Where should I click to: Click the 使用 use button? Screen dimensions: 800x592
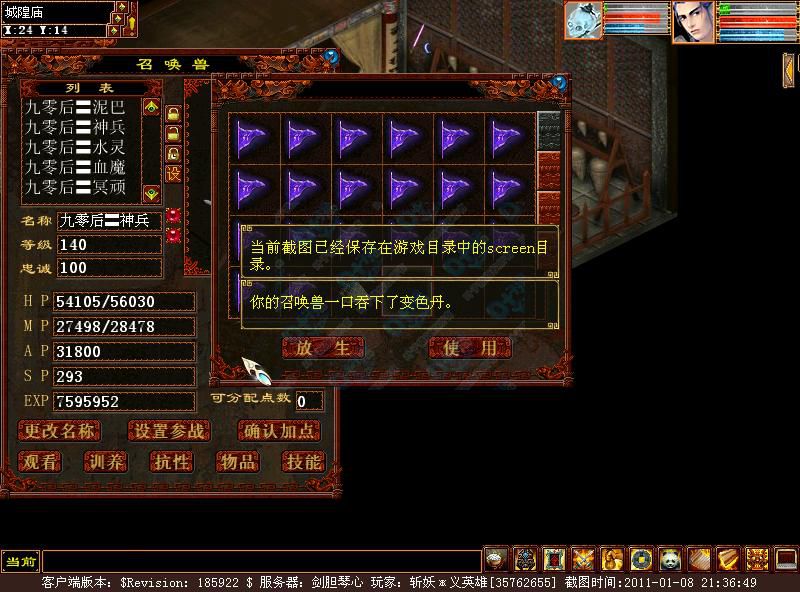click(x=469, y=348)
